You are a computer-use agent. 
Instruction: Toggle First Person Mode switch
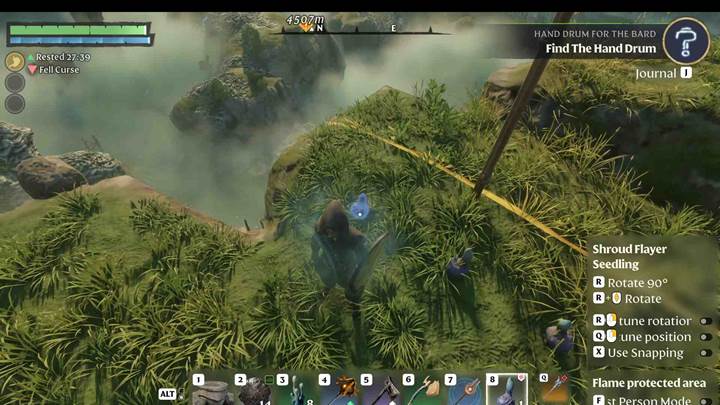[x=705, y=400]
